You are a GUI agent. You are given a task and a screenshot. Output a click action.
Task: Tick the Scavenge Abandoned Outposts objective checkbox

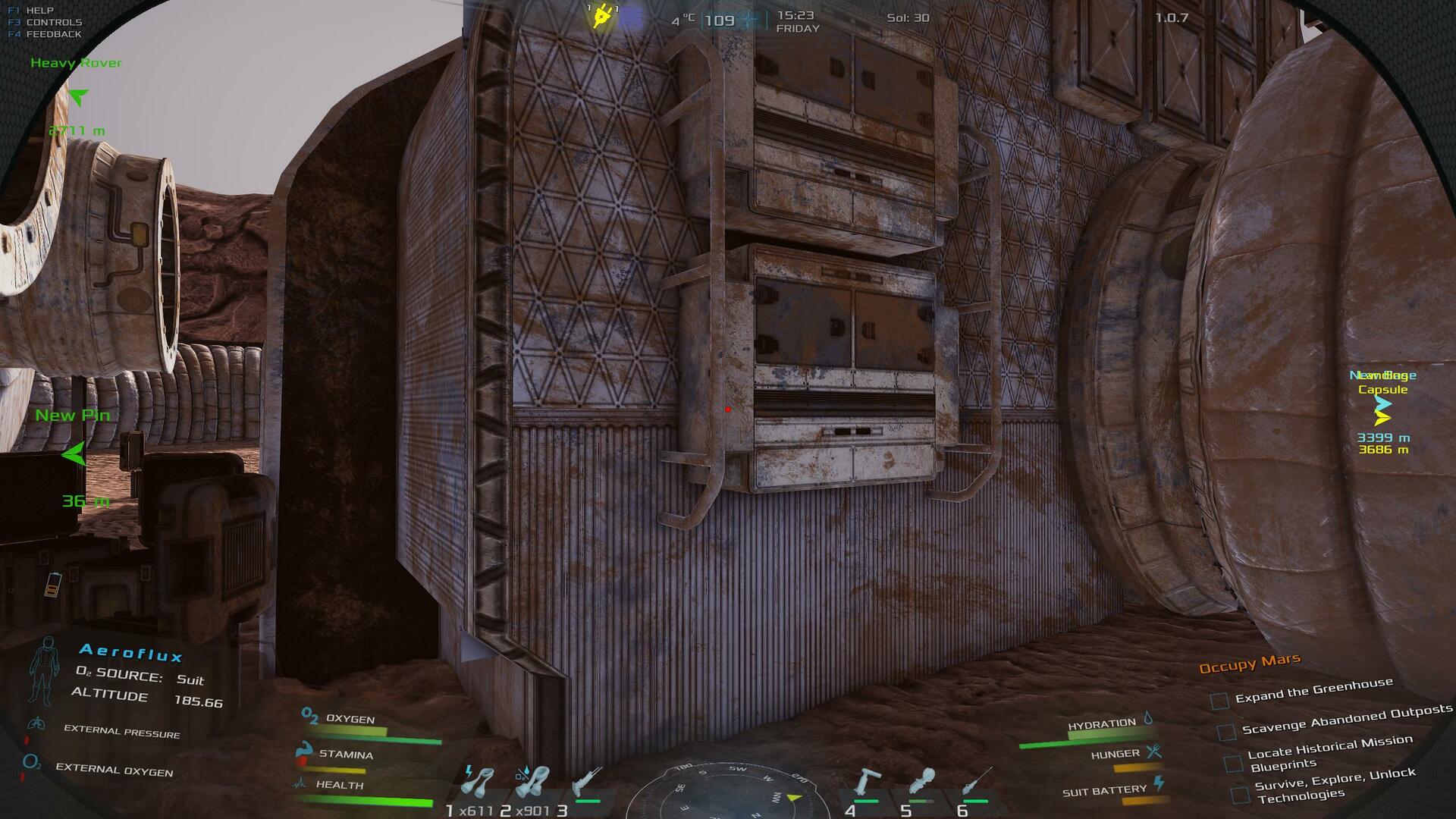[1226, 732]
